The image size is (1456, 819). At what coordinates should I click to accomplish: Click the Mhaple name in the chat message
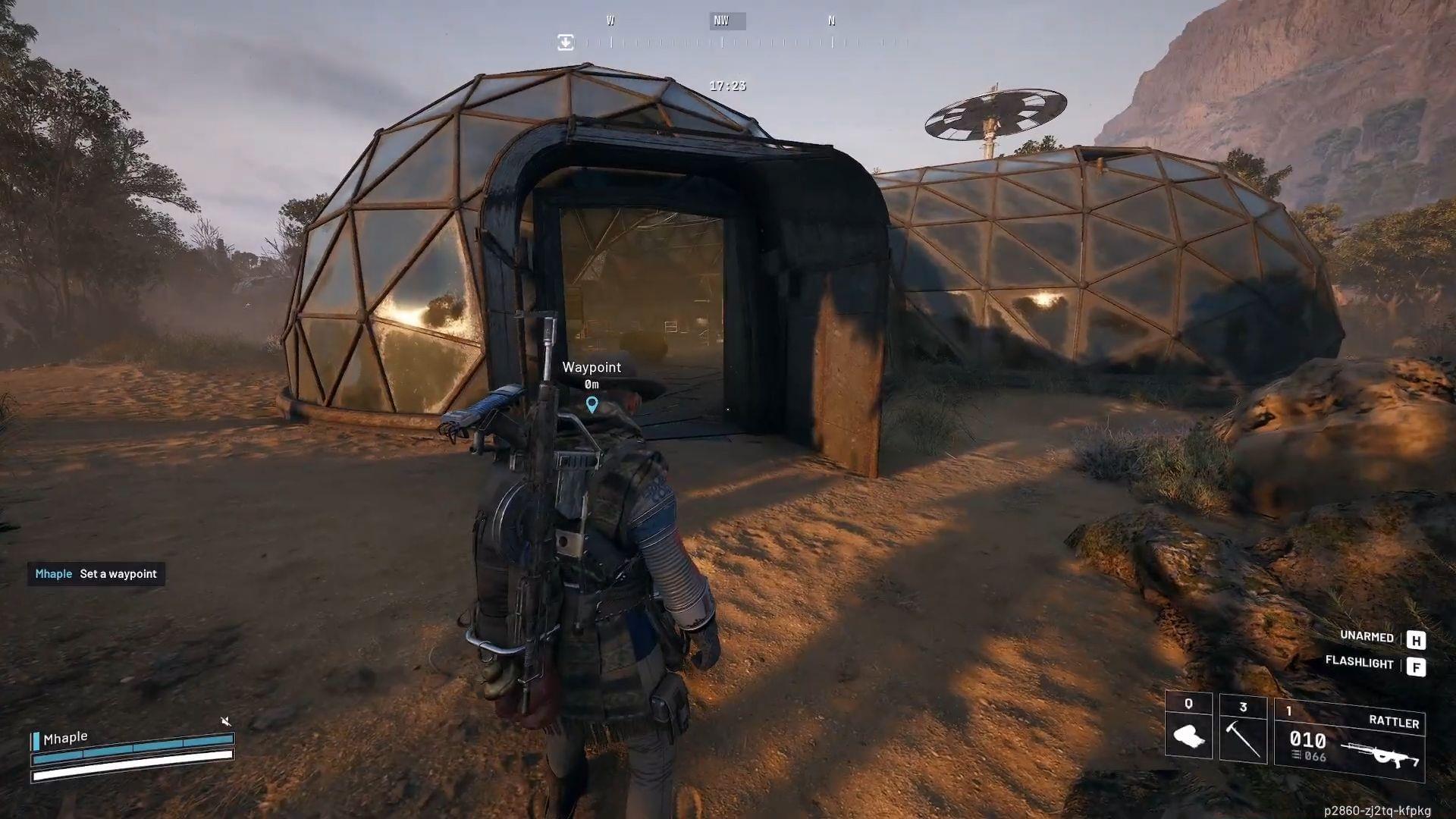[53, 574]
